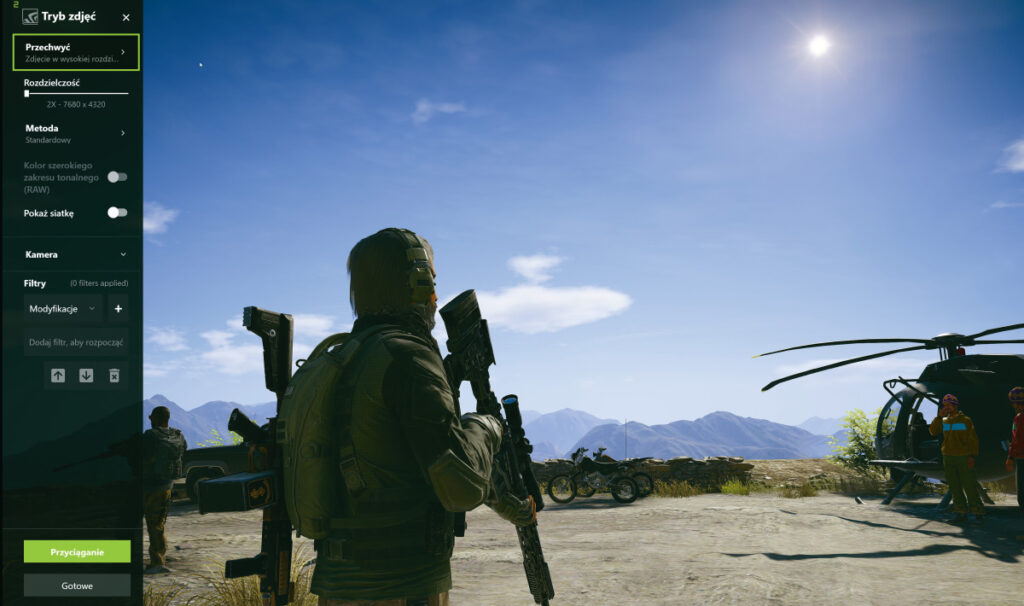Screen dimensions: 1024x606
Task: Open the Modyfikacje dropdown
Action: 63,309
